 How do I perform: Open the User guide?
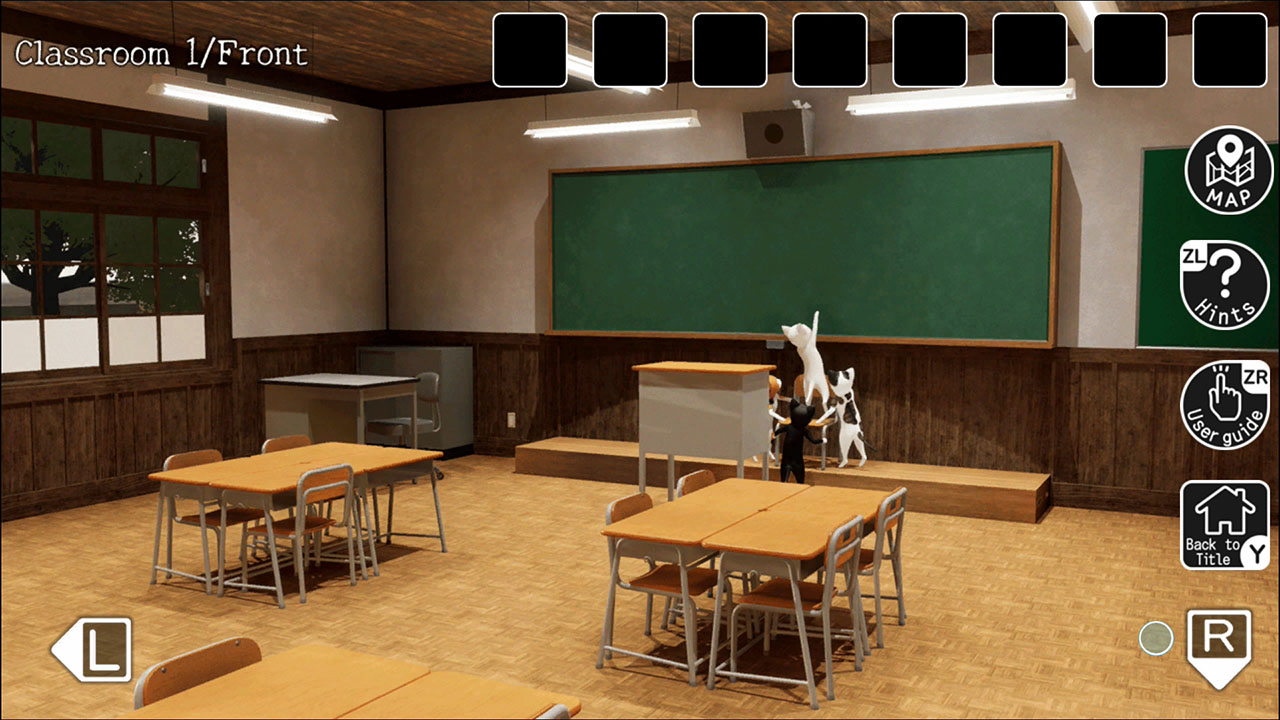(x=1226, y=402)
